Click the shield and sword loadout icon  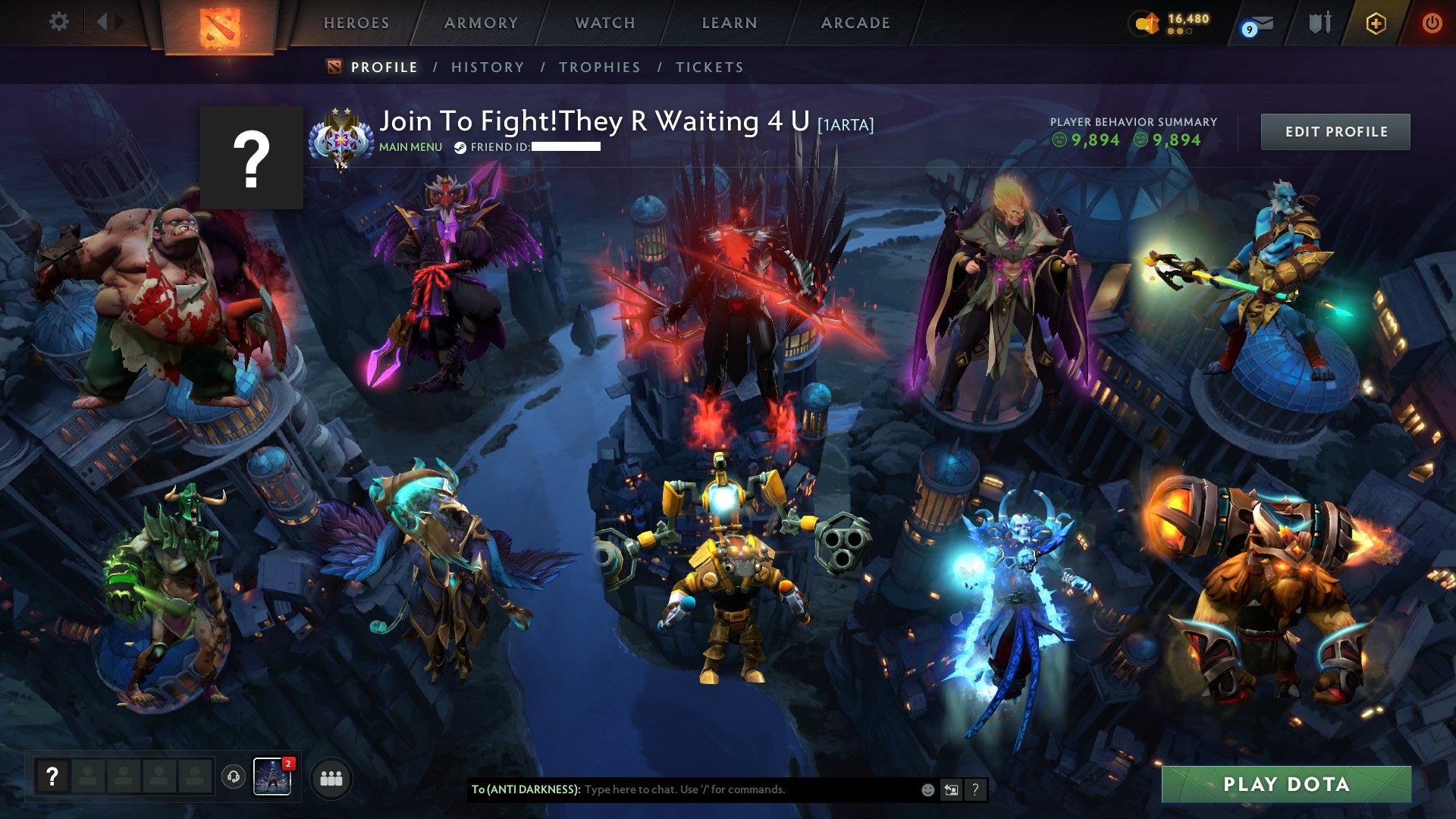pos(1319,23)
